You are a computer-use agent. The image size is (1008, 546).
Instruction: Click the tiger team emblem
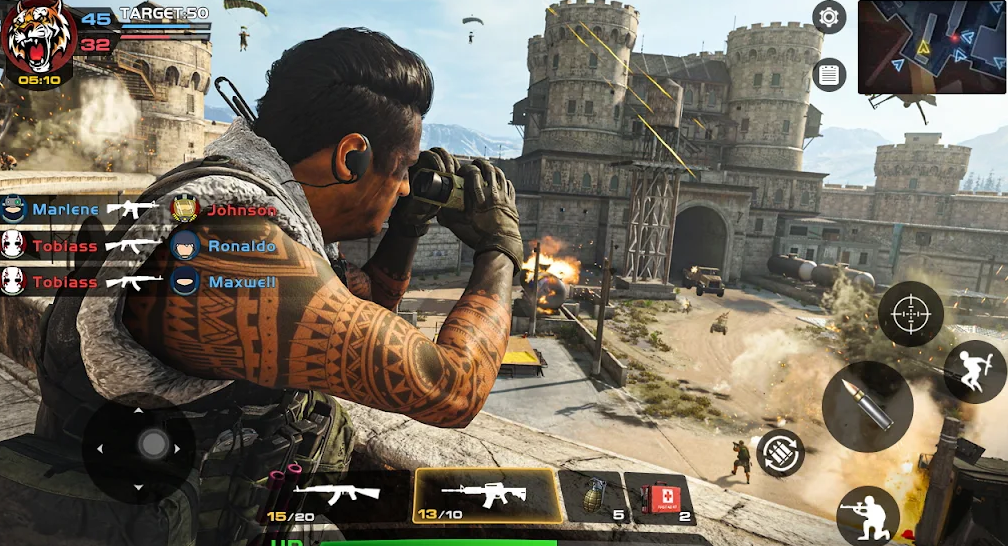tap(37, 39)
